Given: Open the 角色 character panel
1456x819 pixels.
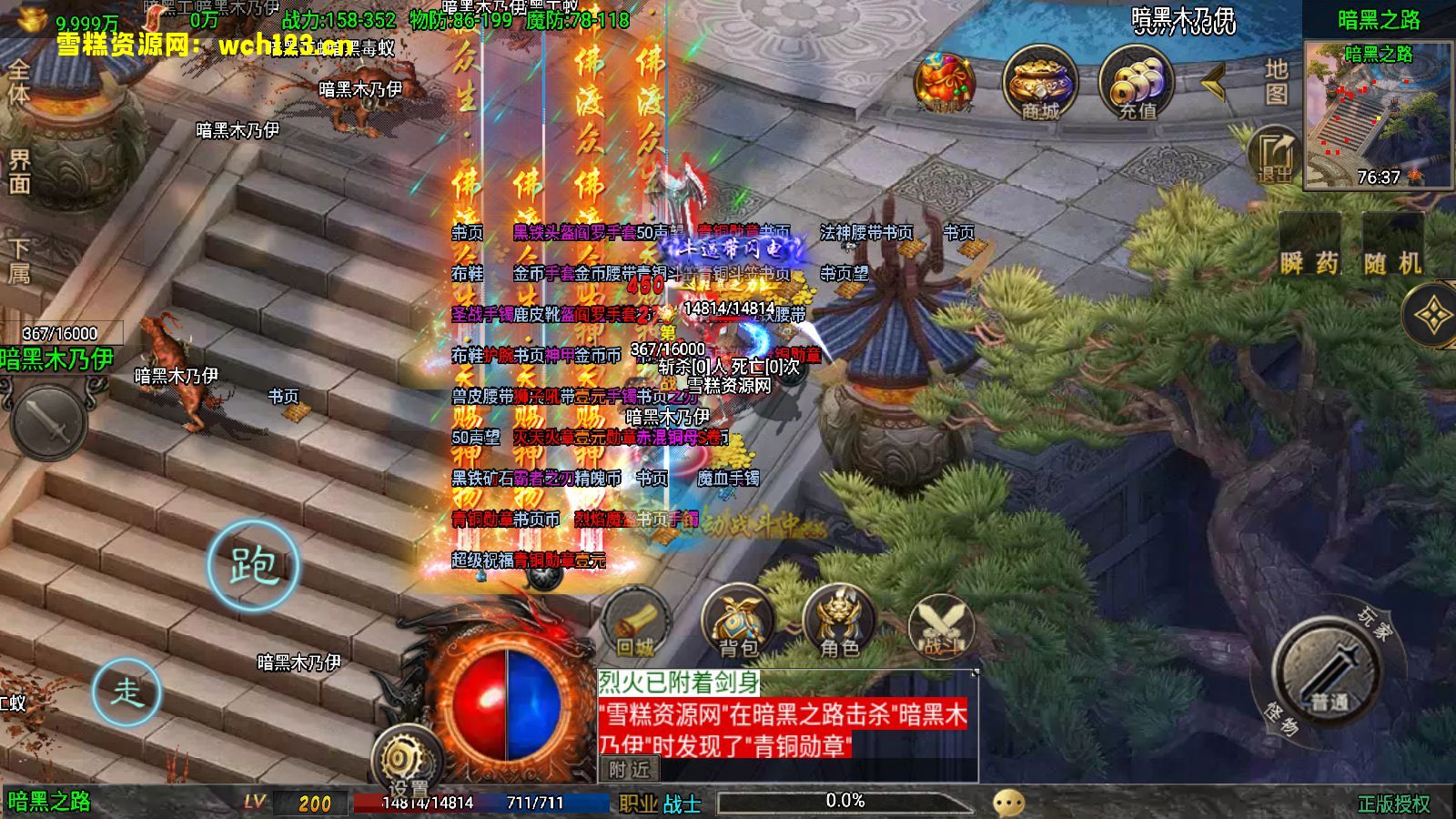Looking at the screenshot, I should point(839,621).
